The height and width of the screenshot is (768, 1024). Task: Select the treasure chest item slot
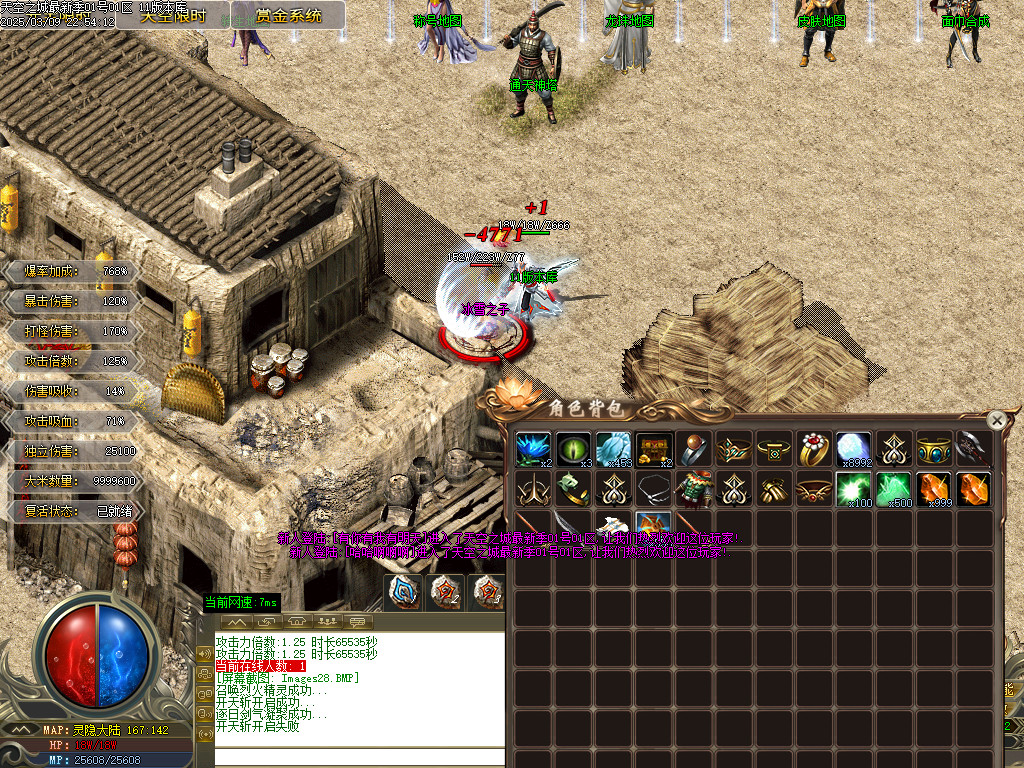[654, 450]
